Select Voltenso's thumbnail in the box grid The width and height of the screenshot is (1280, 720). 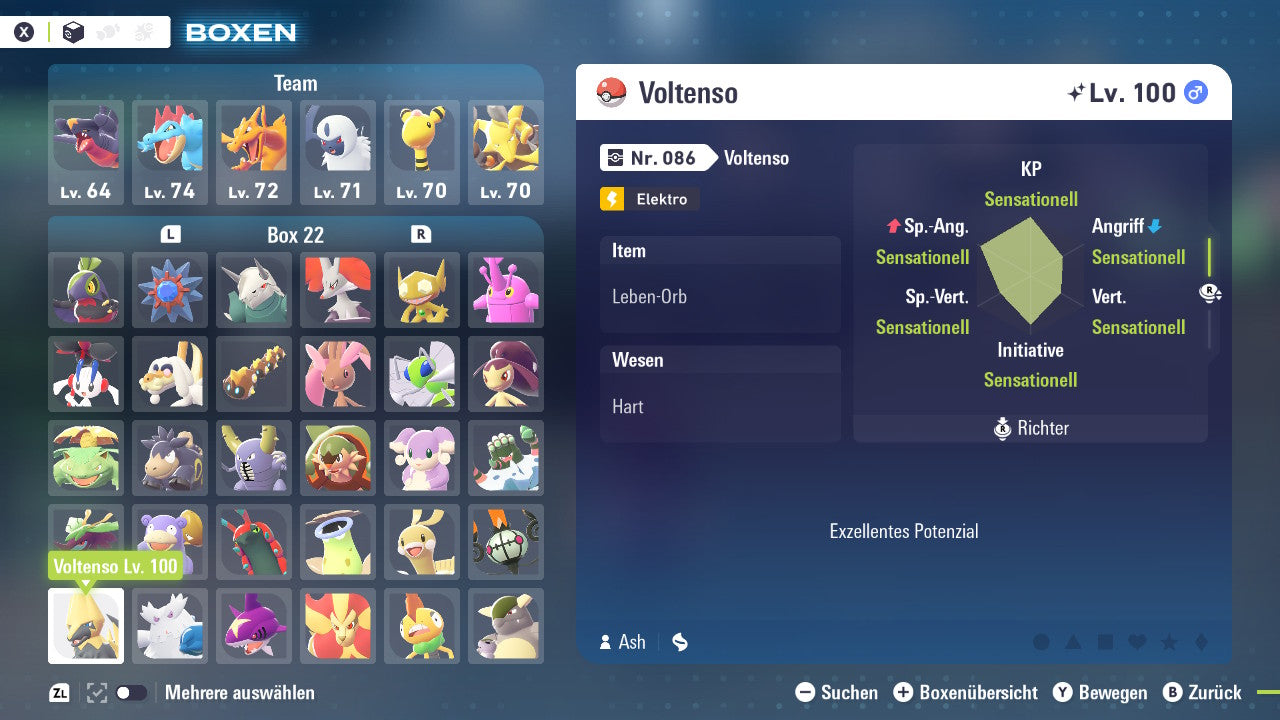[x=85, y=627]
